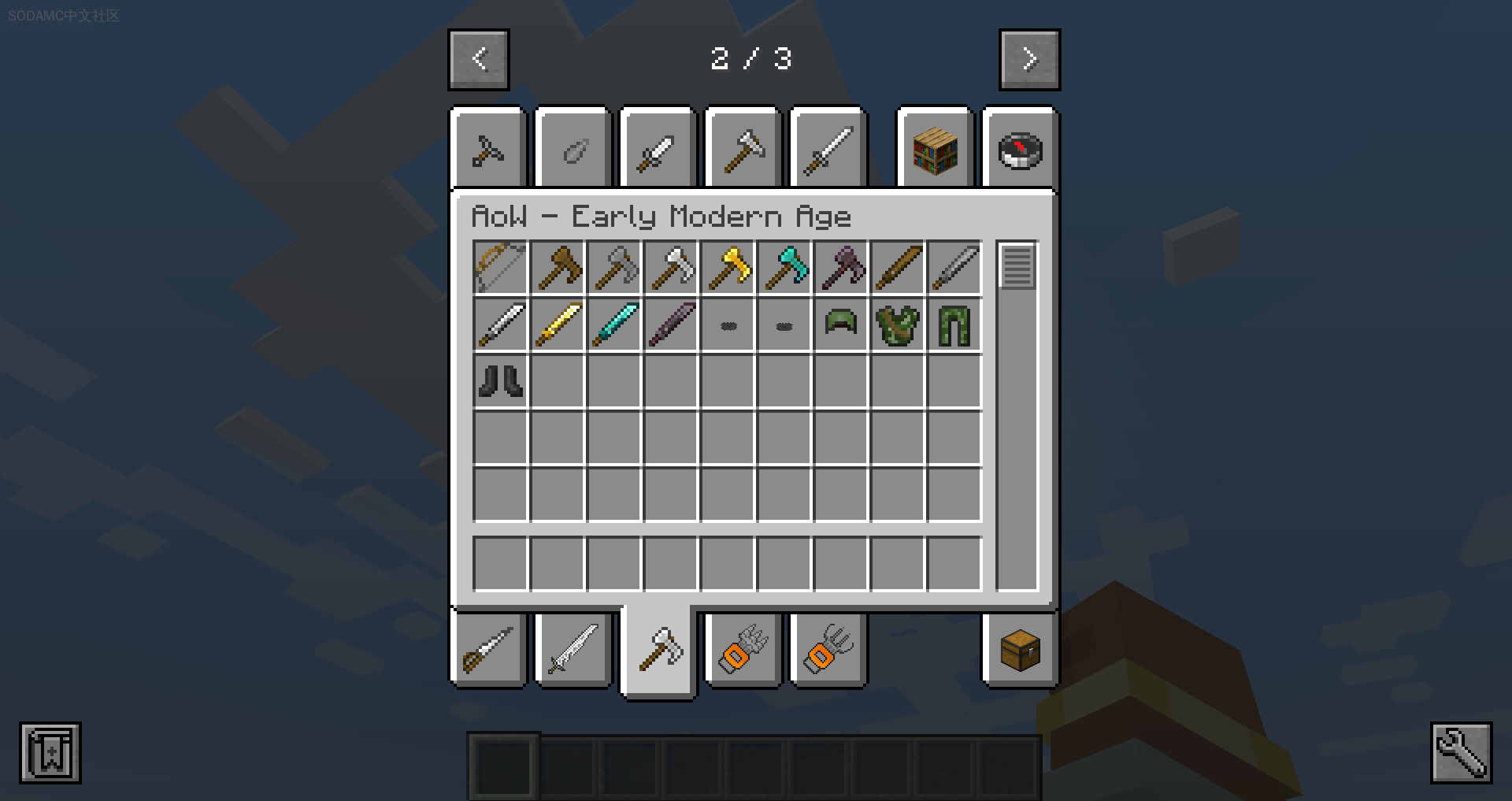Image resolution: width=1512 pixels, height=801 pixels.
Task: Grab the diamond battle axe
Action: [785, 268]
